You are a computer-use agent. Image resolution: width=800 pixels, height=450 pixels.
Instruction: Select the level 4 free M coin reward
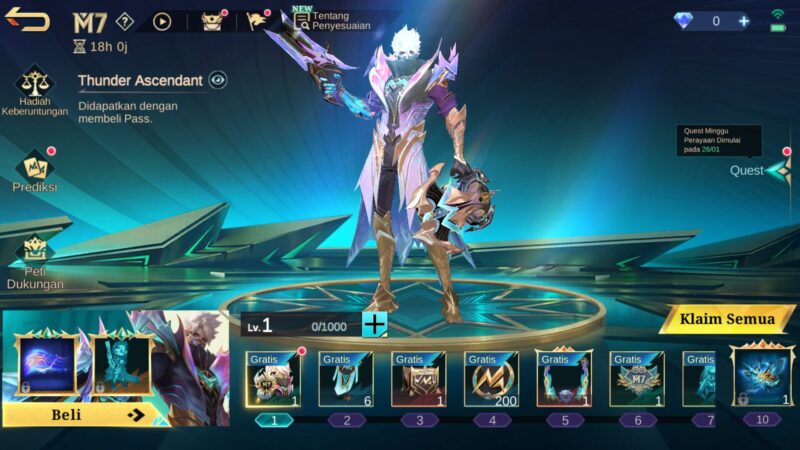coord(490,379)
